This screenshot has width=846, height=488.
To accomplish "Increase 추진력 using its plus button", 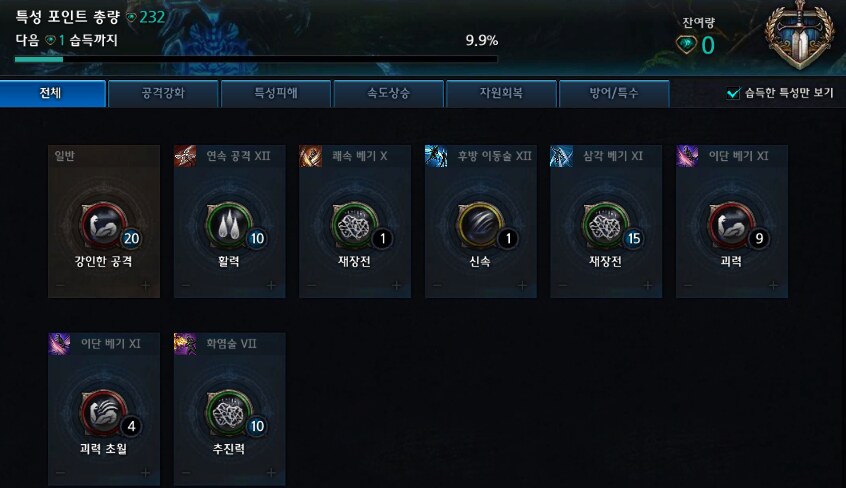I will click(x=272, y=473).
